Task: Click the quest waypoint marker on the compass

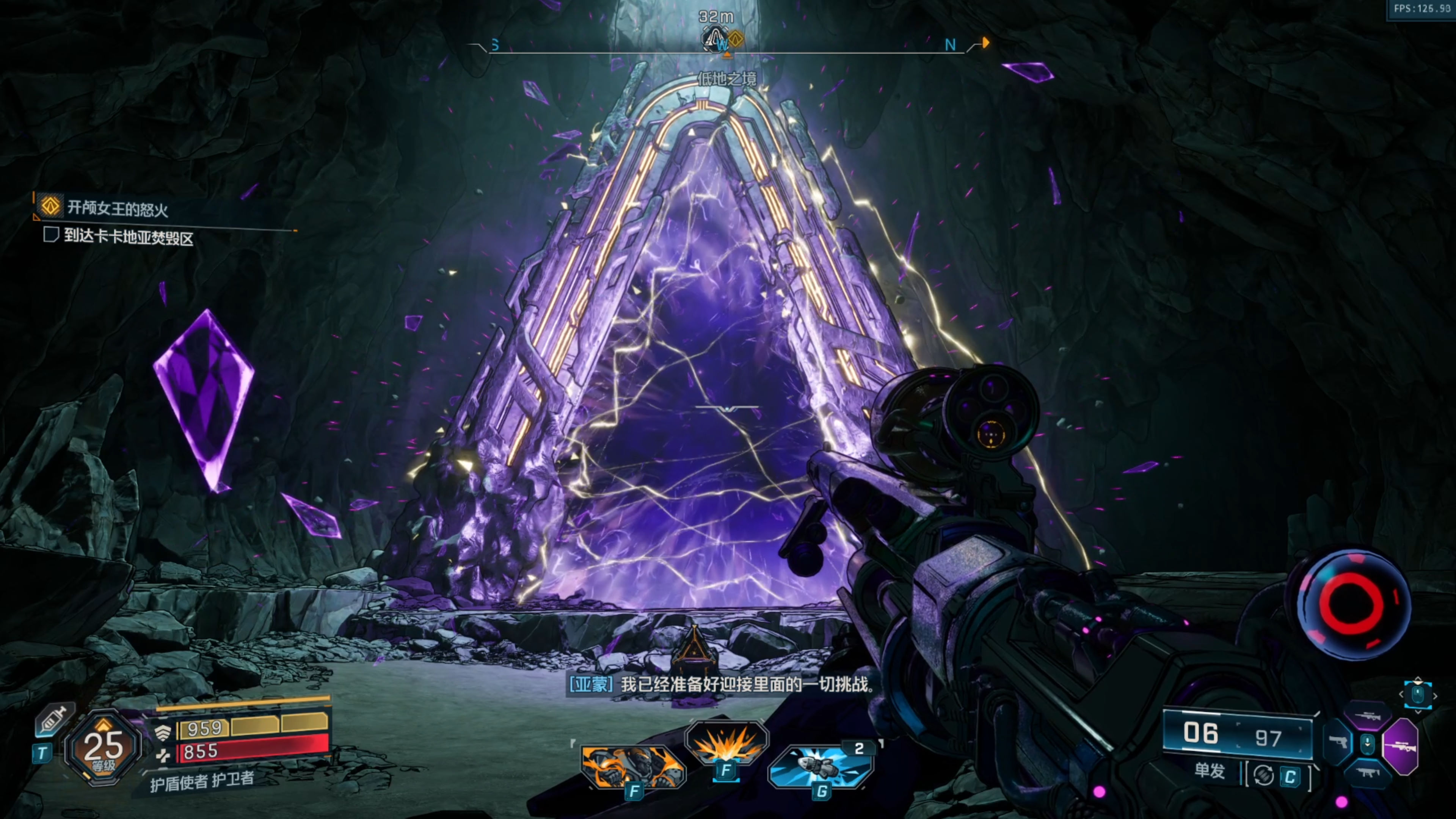Action: (x=735, y=39)
